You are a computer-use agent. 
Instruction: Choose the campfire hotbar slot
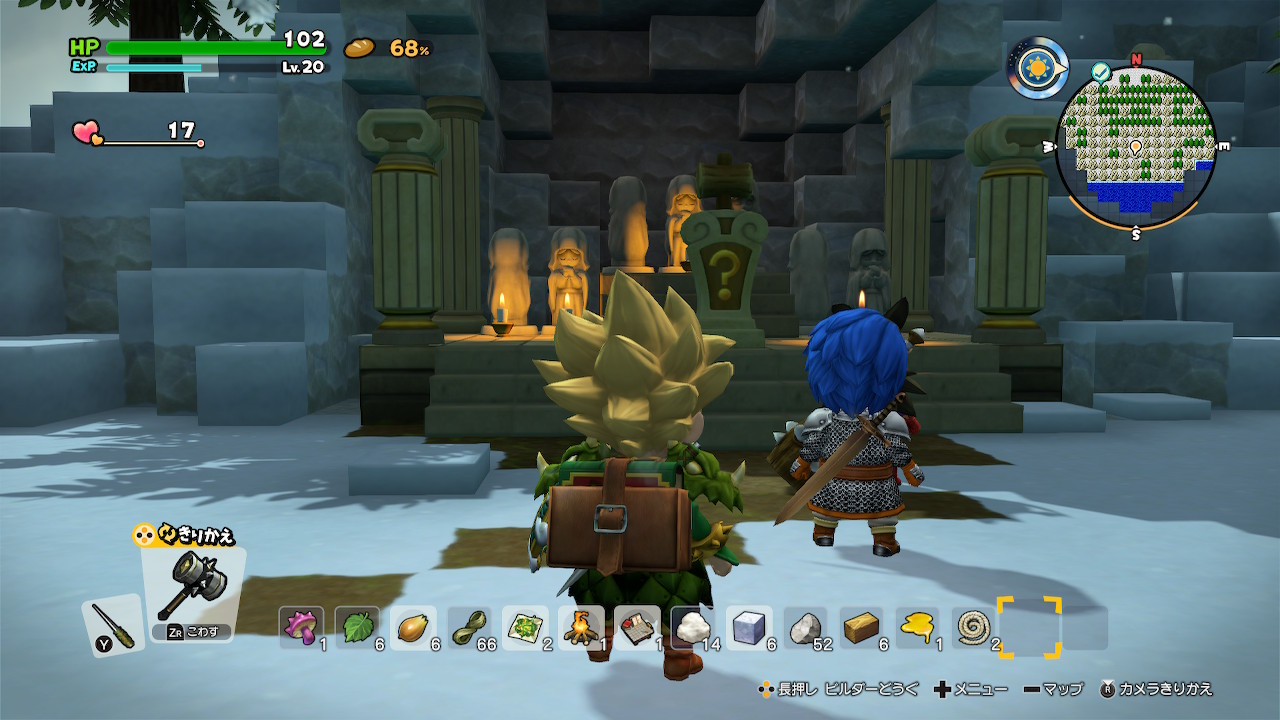(x=581, y=628)
